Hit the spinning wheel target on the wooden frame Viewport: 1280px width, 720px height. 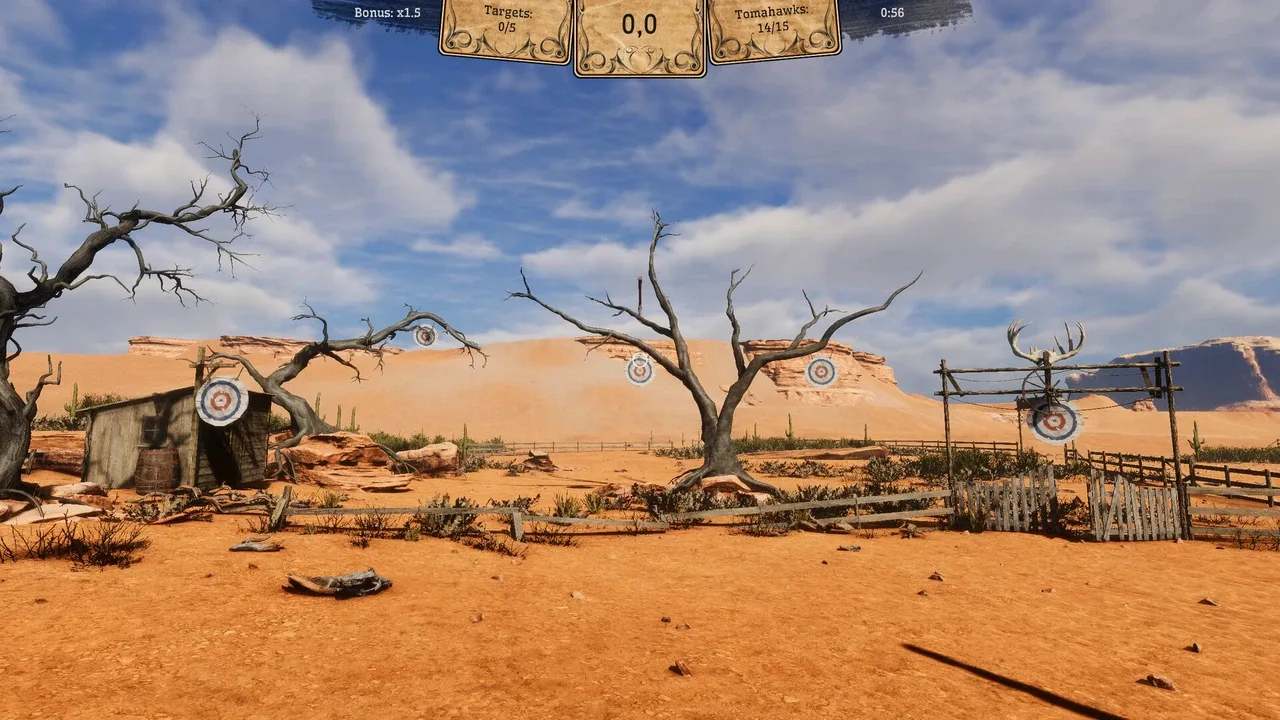coord(1052,422)
